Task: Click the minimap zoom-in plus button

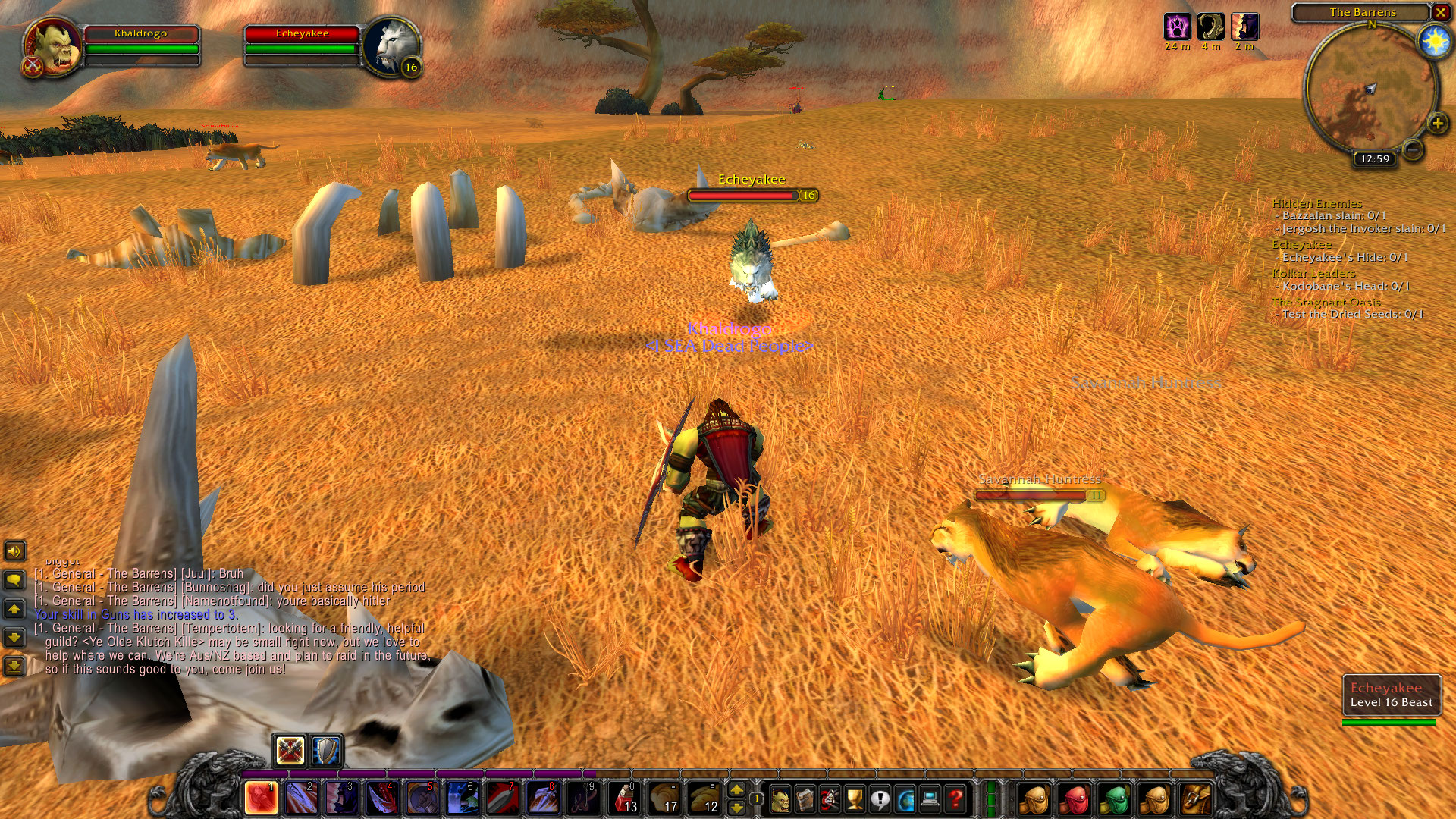Action: [x=1437, y=123]
